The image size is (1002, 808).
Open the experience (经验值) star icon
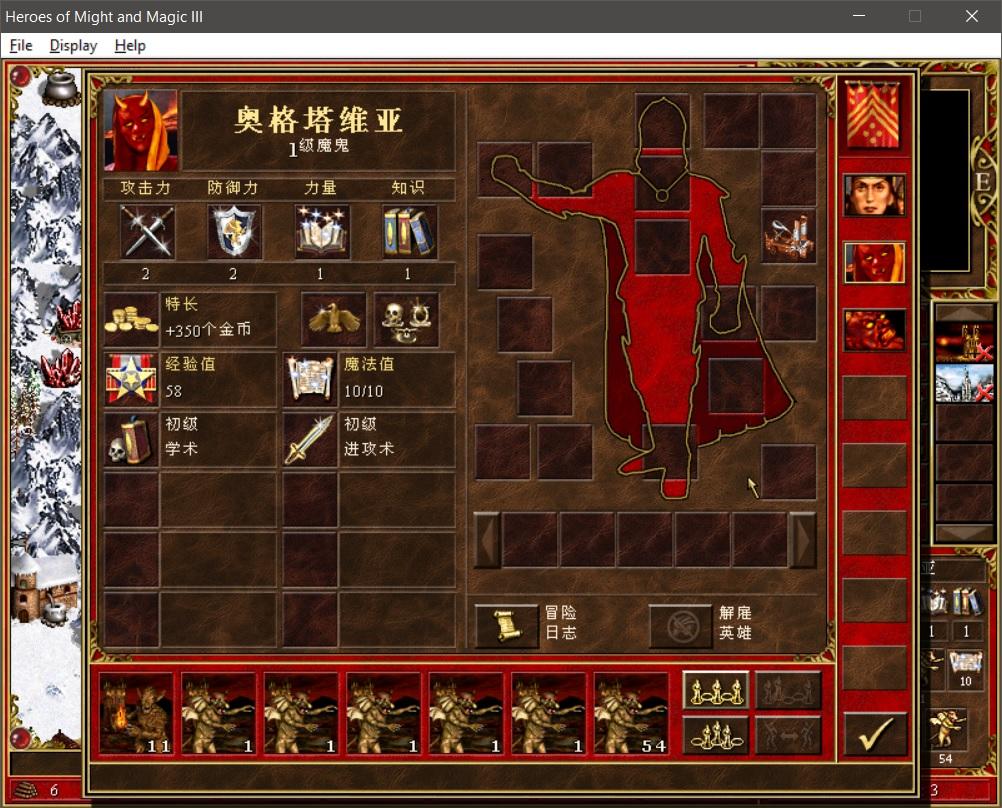tap(132, 379)
